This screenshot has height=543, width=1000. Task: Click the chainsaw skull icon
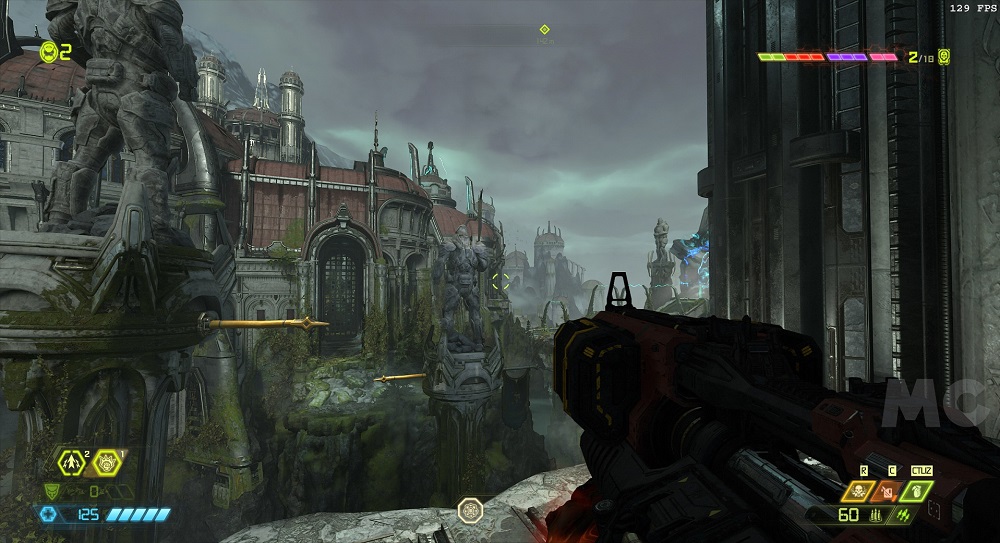857,490
